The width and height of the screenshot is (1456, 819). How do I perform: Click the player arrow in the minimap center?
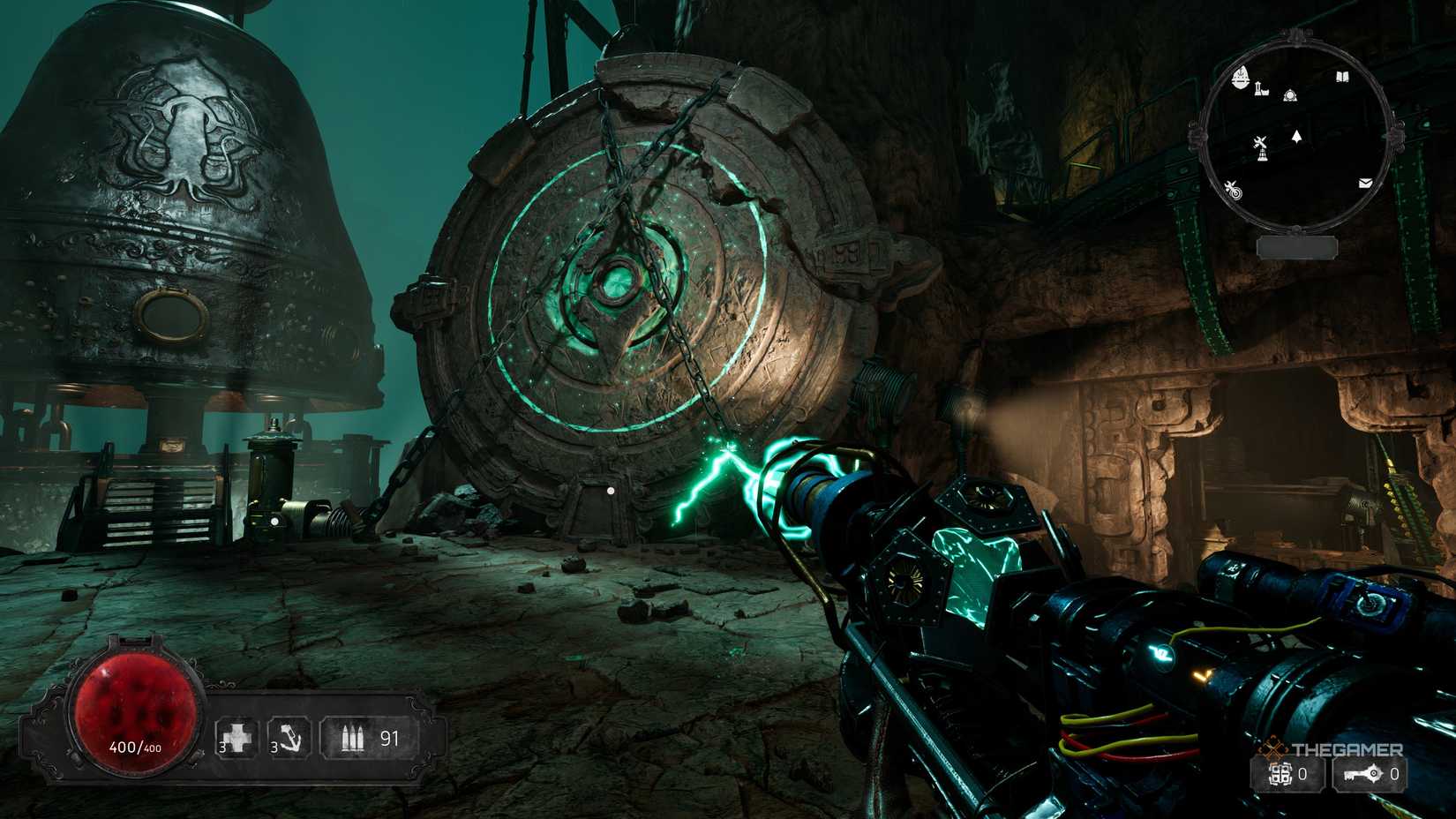pyautogui.click(x=1296, y=136)
